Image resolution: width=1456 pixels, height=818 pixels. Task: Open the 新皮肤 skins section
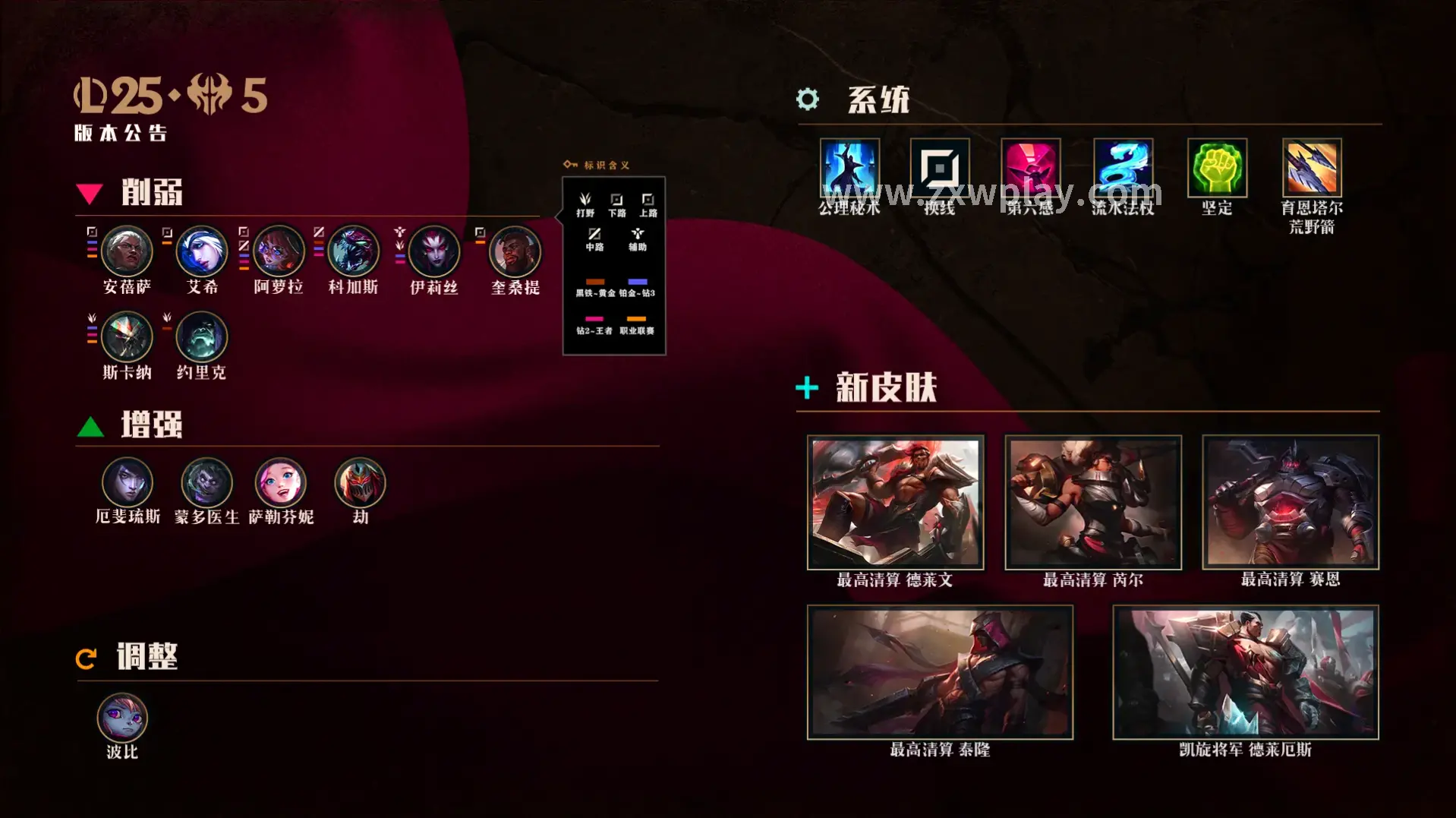click(887, 387)
